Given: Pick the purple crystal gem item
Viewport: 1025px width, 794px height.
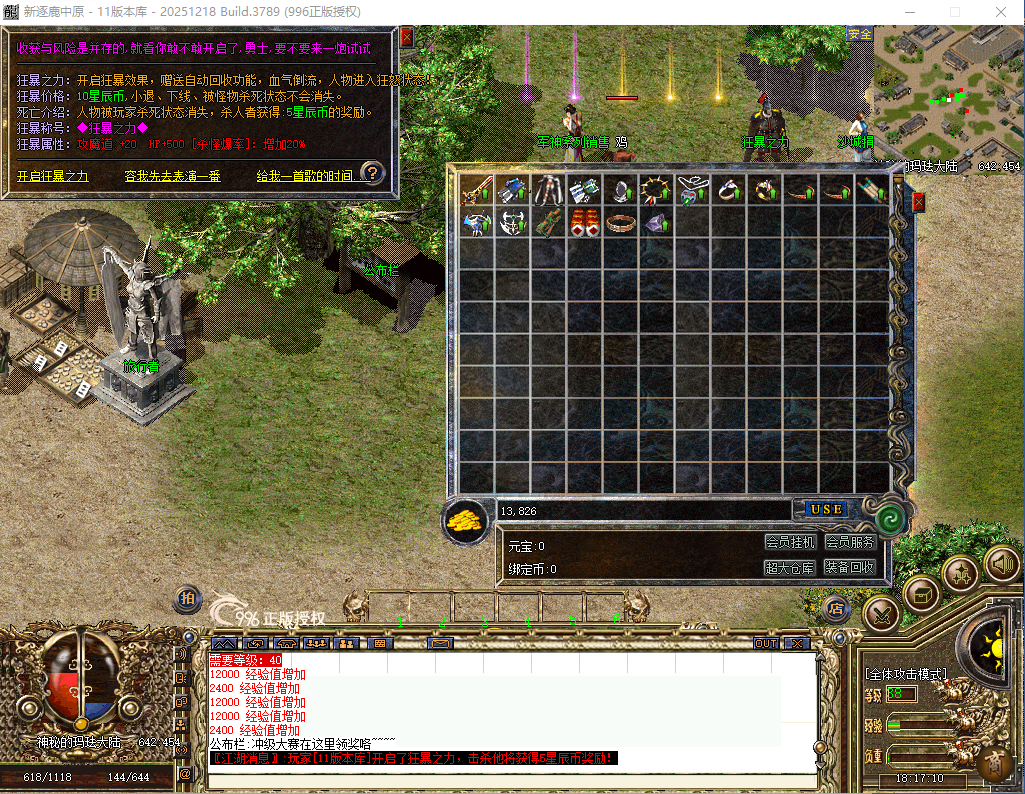Looking at the screenshot, I should [655, 223].
